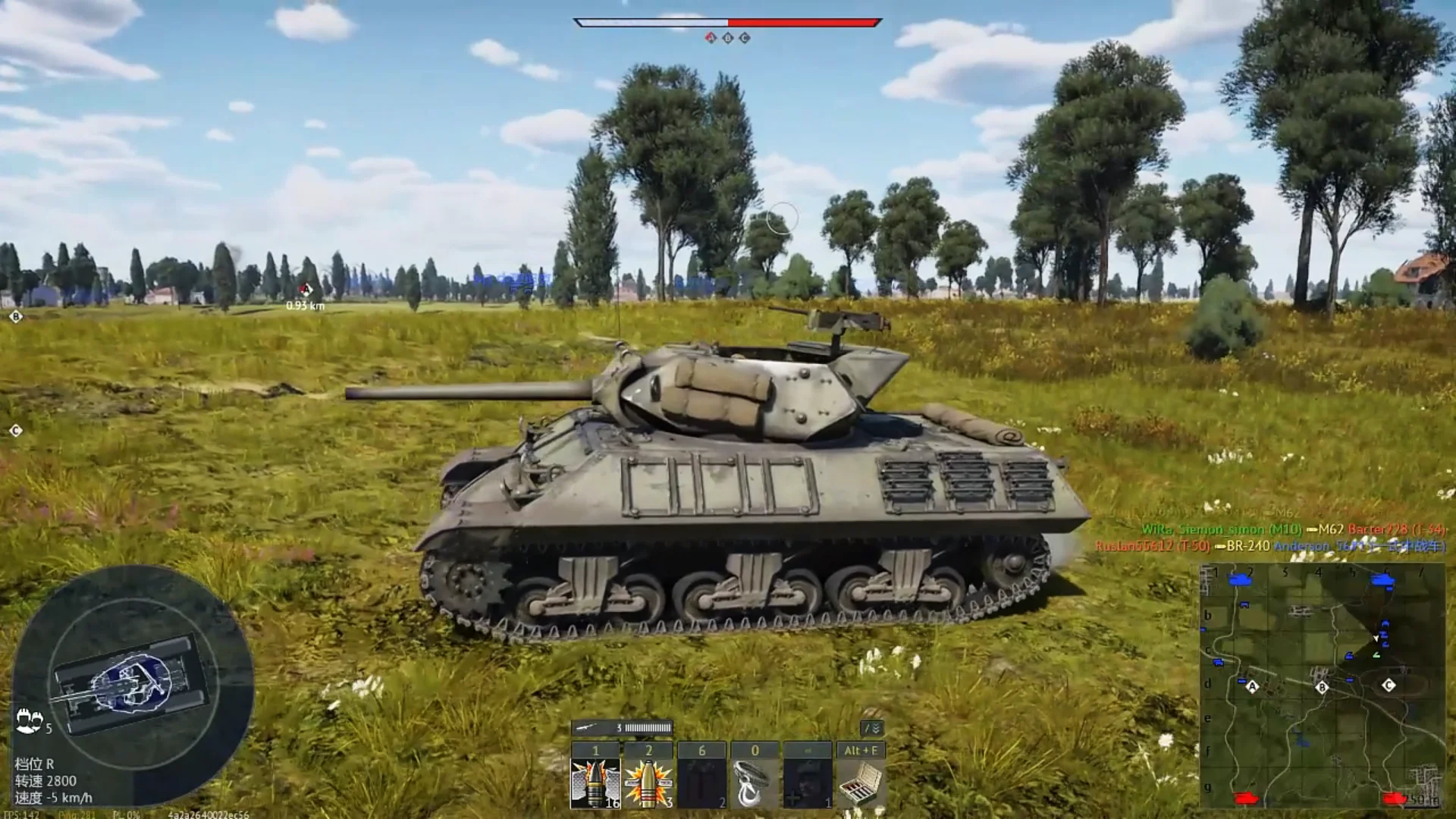Click capture point C on minimap
Screen dimensions: 1456x819
click(1389, 685)
